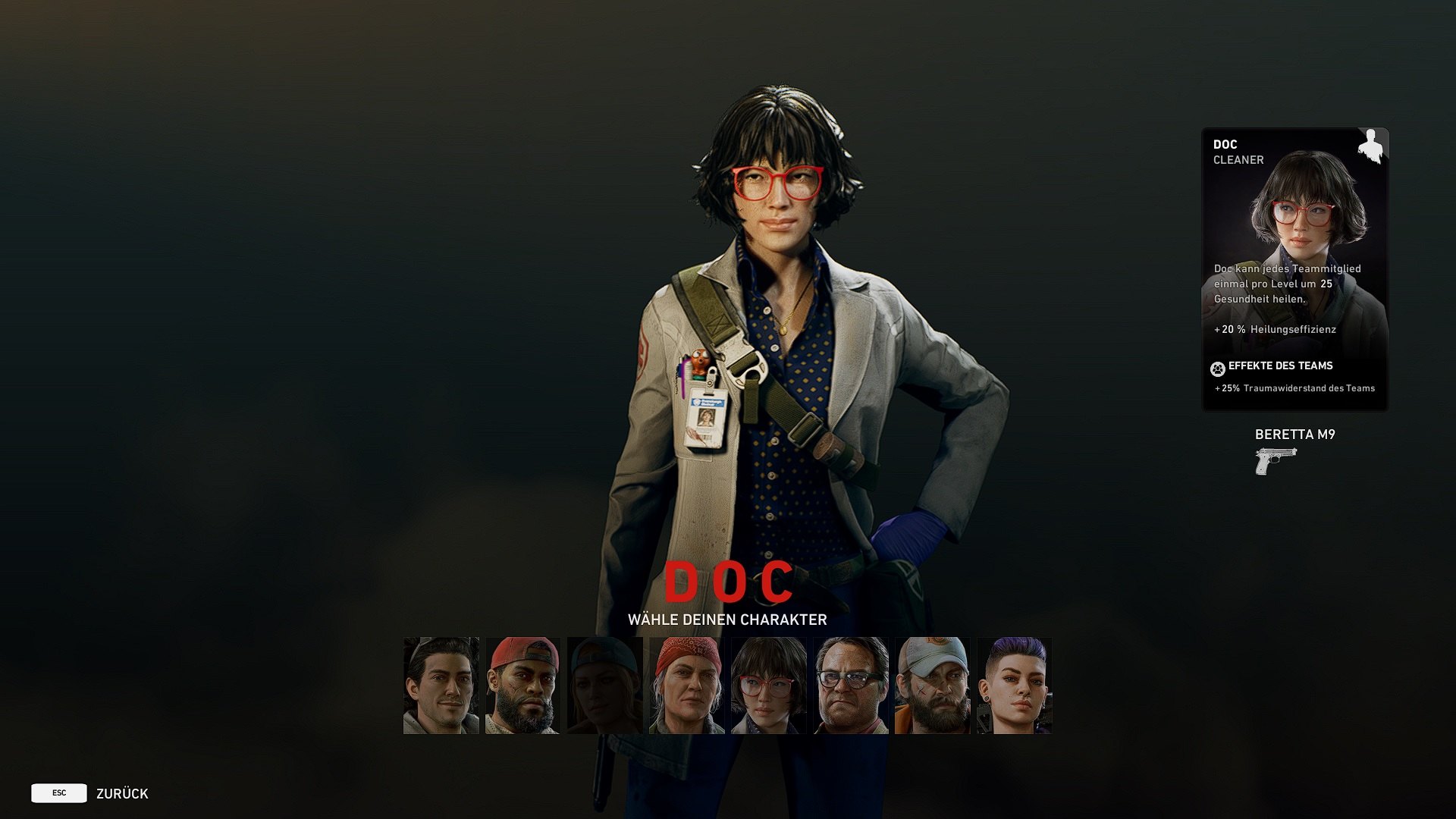Choose the purple-haired woman portrait
This screenshot has height=819, width=1456.
coord(1014,686)
